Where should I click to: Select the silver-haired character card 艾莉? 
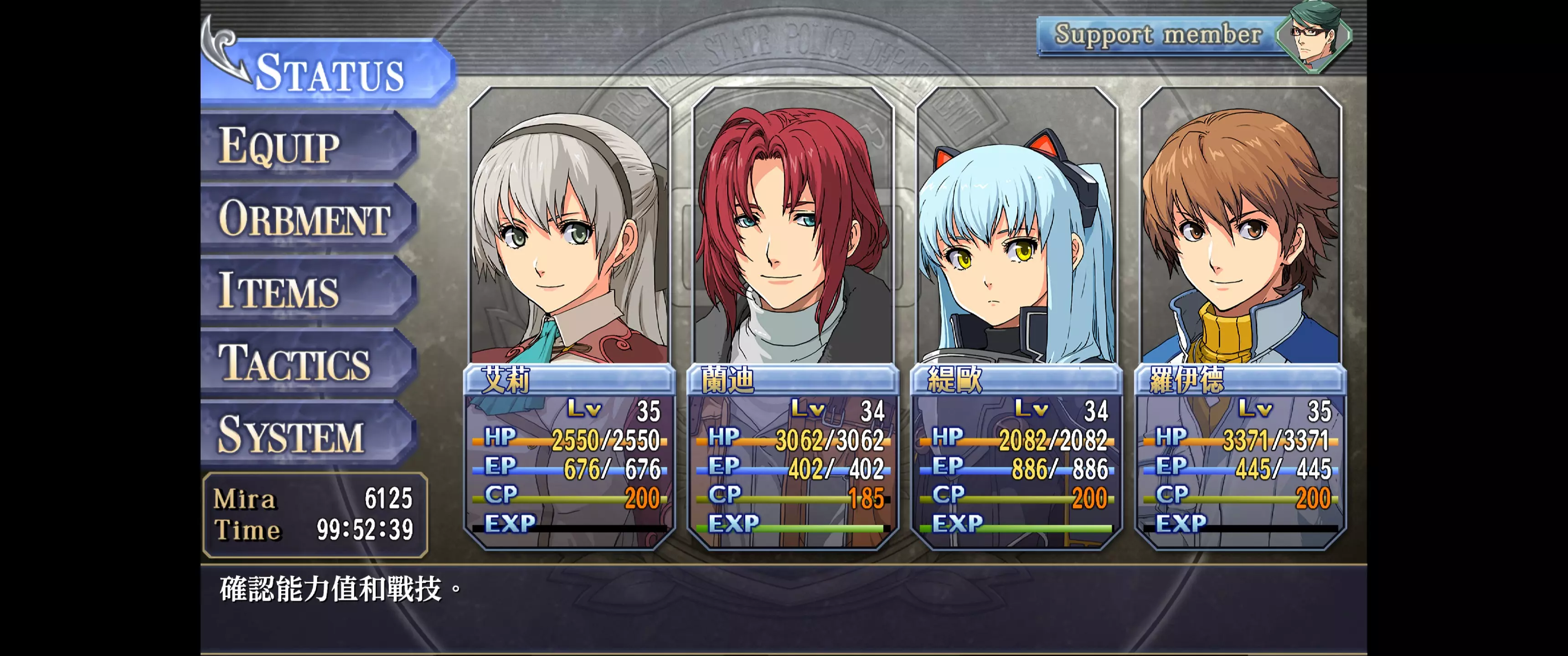pos(570,317)
